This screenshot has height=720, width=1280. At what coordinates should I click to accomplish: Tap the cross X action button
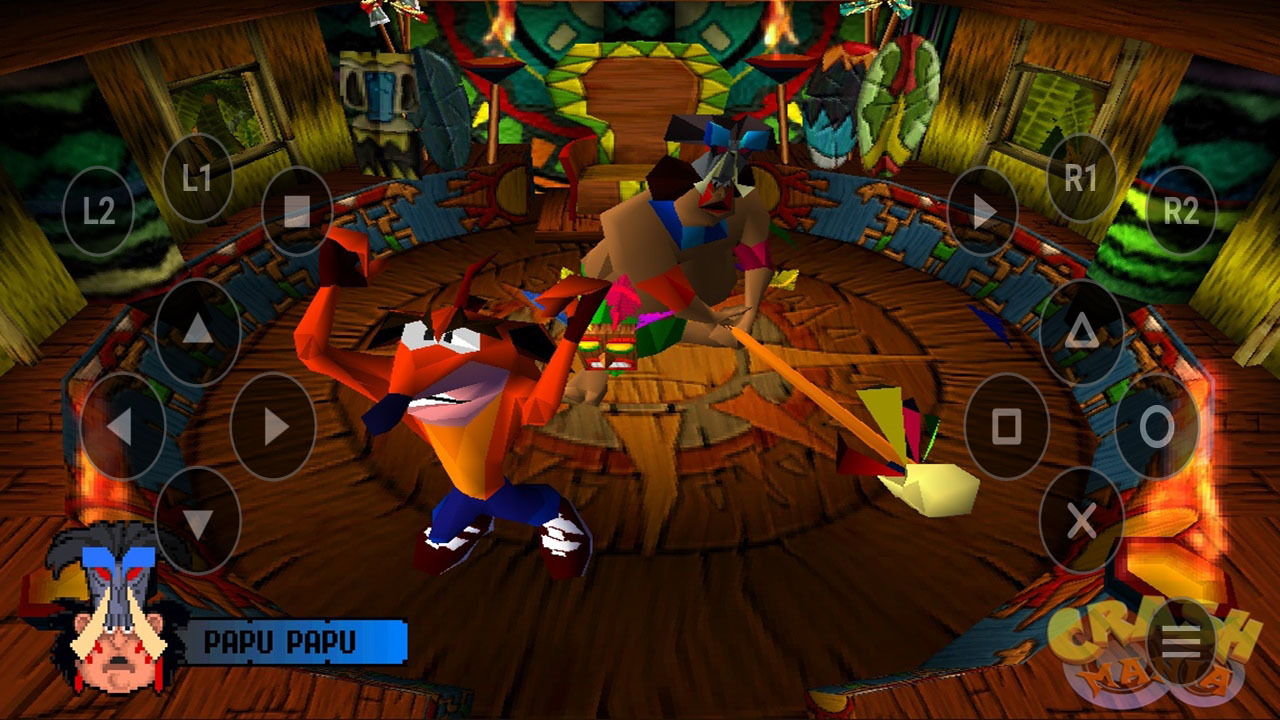tap(1081, 520)
